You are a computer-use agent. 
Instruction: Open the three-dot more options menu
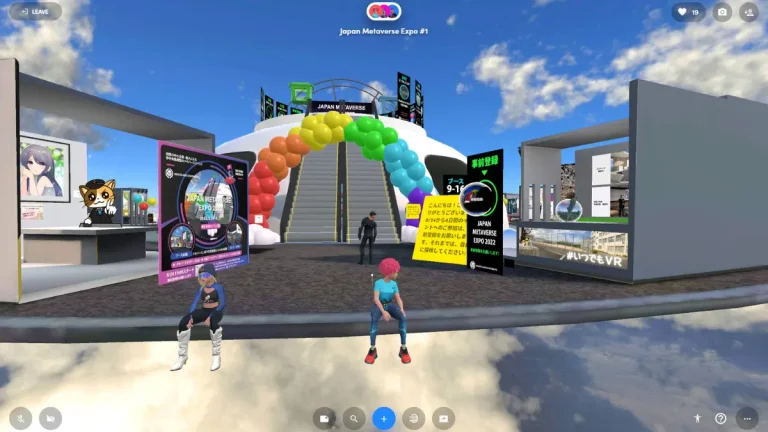pos(747,418)
